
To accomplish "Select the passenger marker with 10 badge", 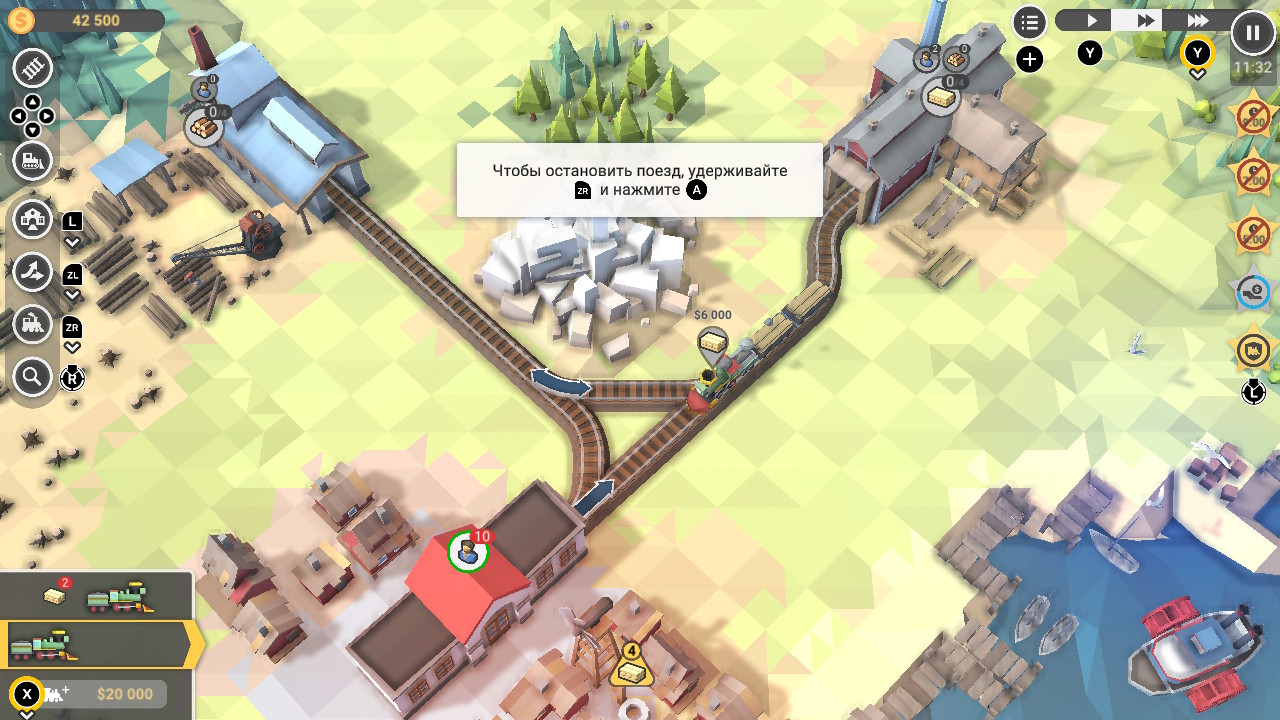I will point(467,551).
